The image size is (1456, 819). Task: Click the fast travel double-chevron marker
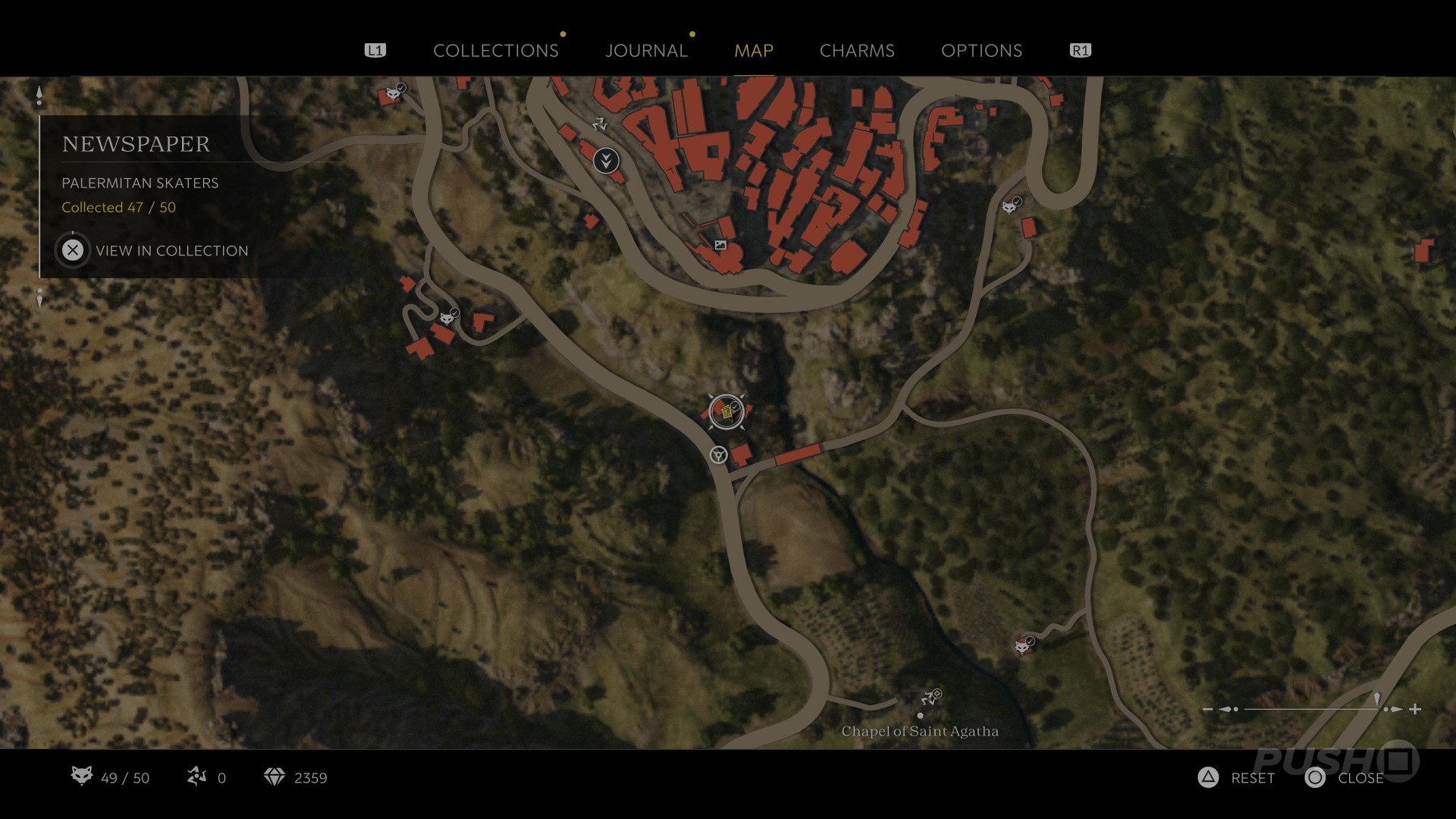(606, 161)
